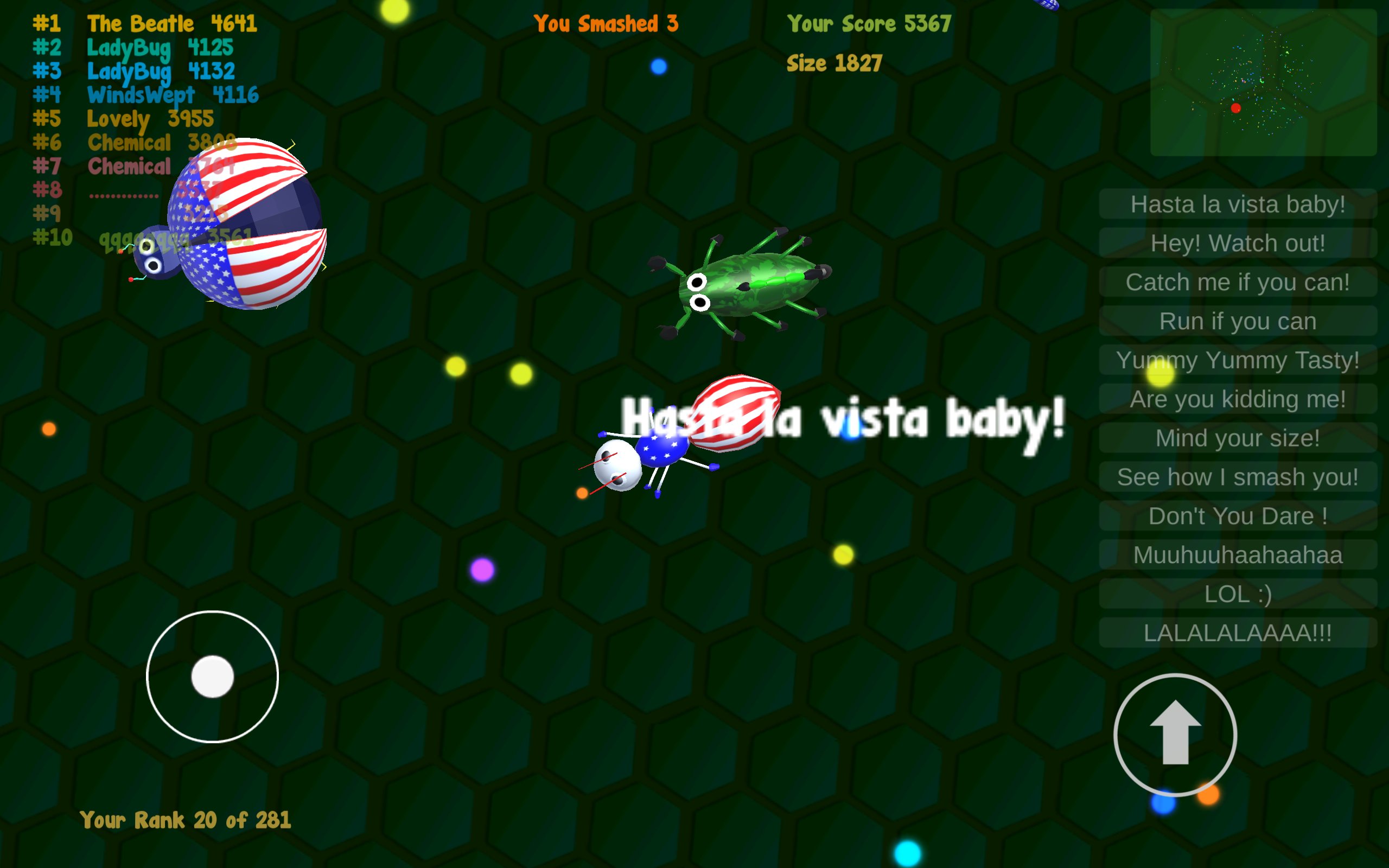1389x868 pixels.
Task: Send the 'LALALALAAAA!!!' chat message
Action: [1237, 633]
